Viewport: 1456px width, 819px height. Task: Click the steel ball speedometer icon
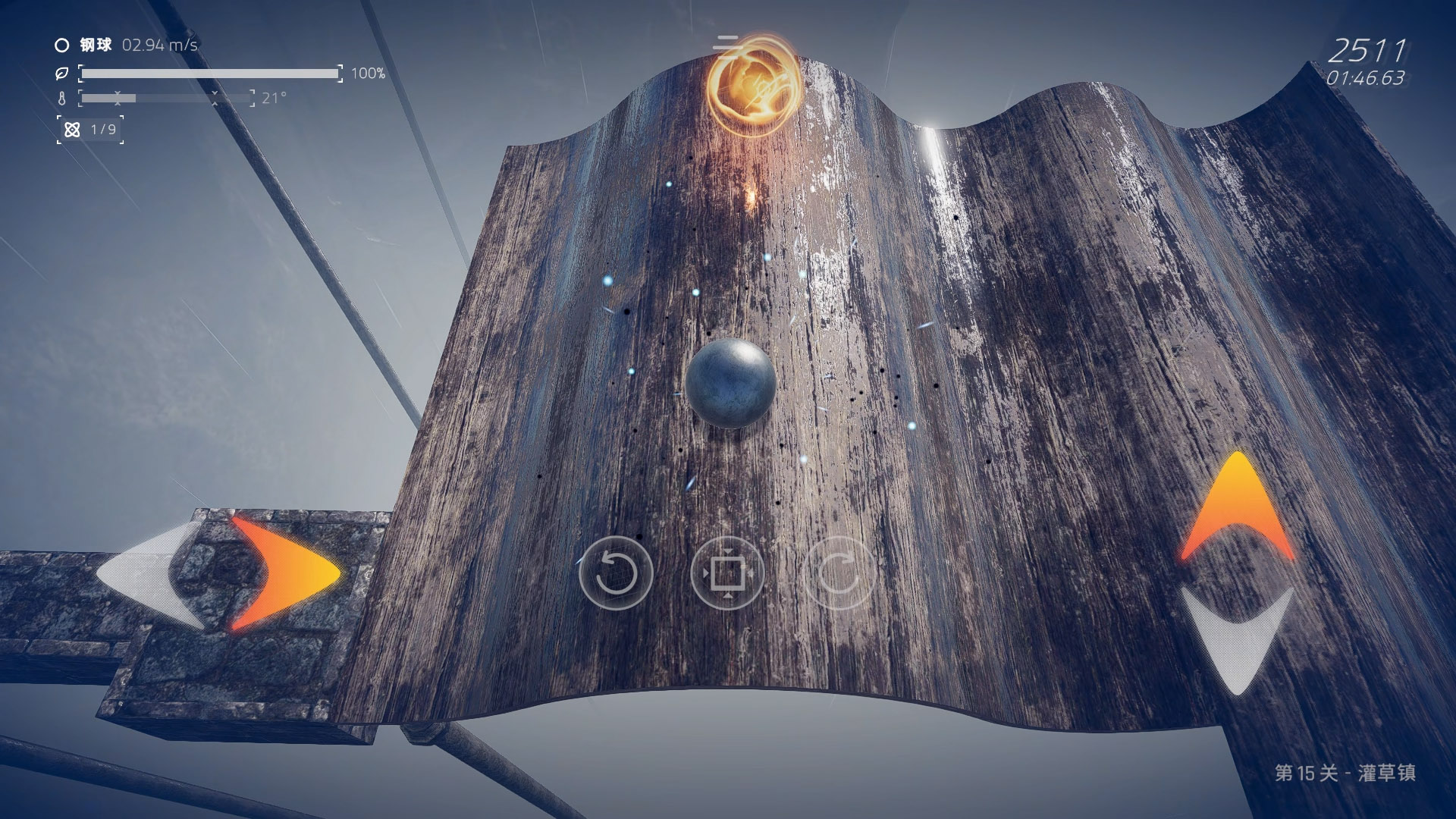61,45
